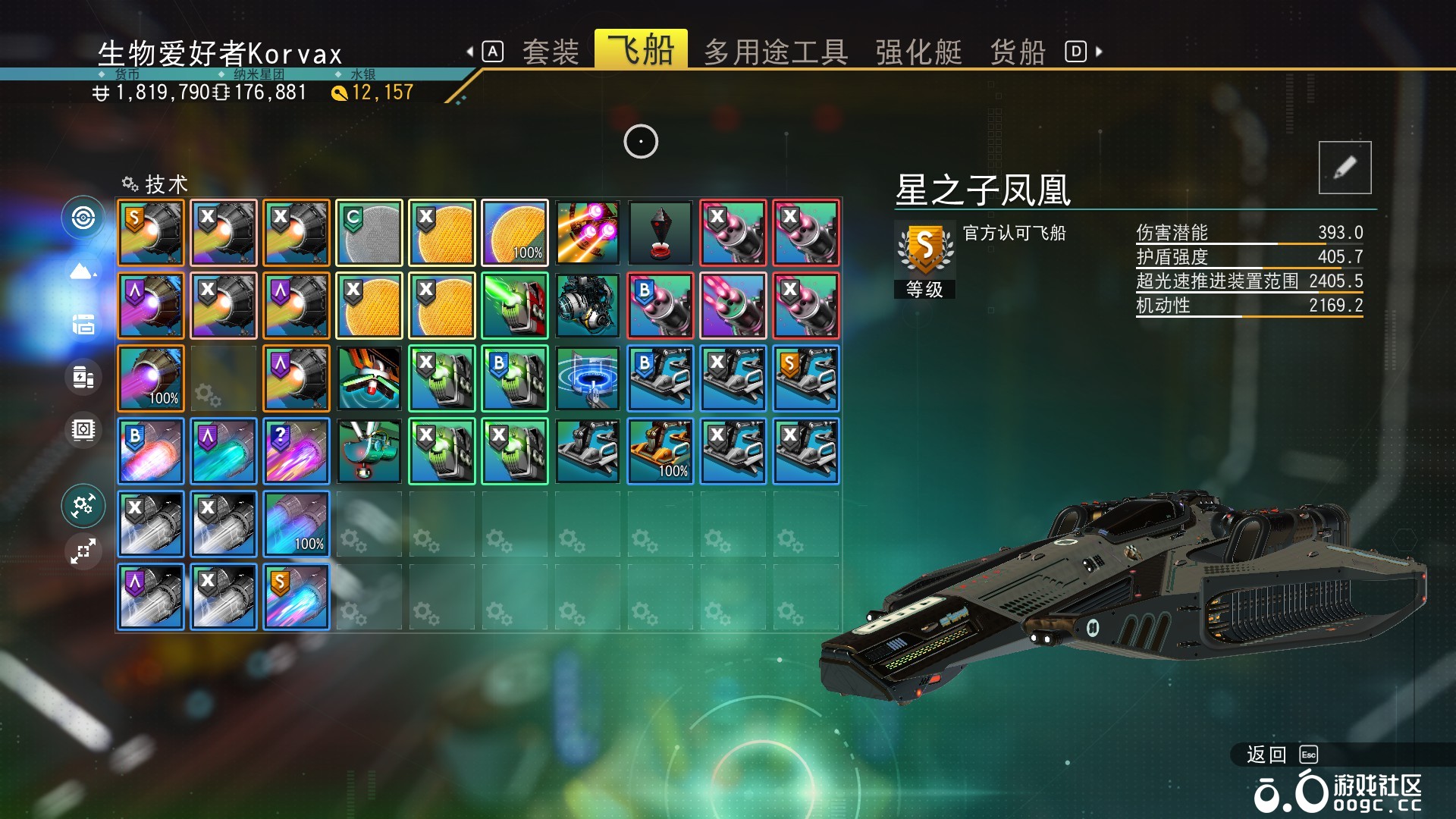Image resolution: width=1456 pixels, height=819 pixels.
Task: Pick the S-class blue thruster upgrade slot
Action: [297, 597]
